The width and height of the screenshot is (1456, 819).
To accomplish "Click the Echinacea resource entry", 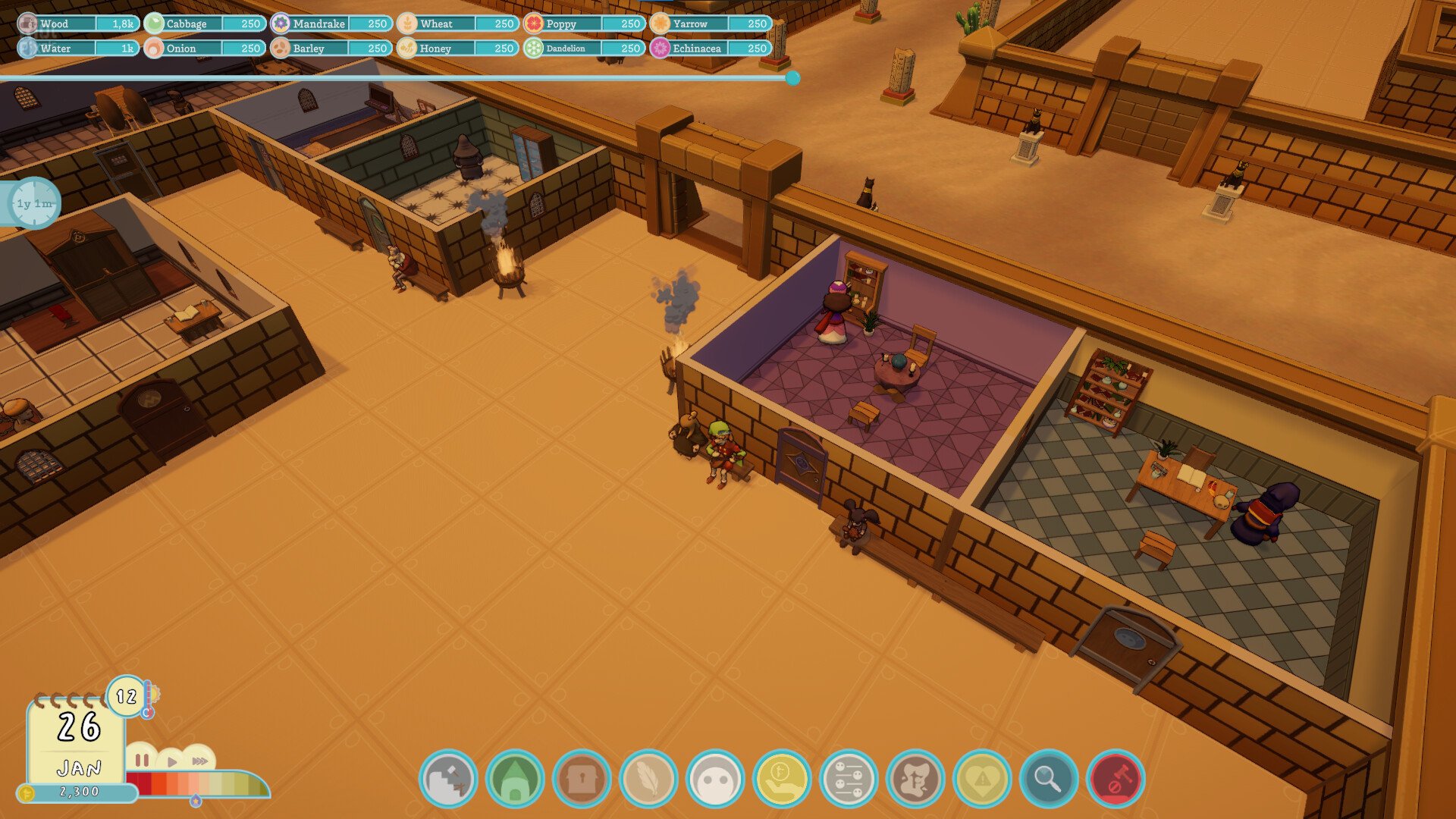I will click(x=711, y=48).
